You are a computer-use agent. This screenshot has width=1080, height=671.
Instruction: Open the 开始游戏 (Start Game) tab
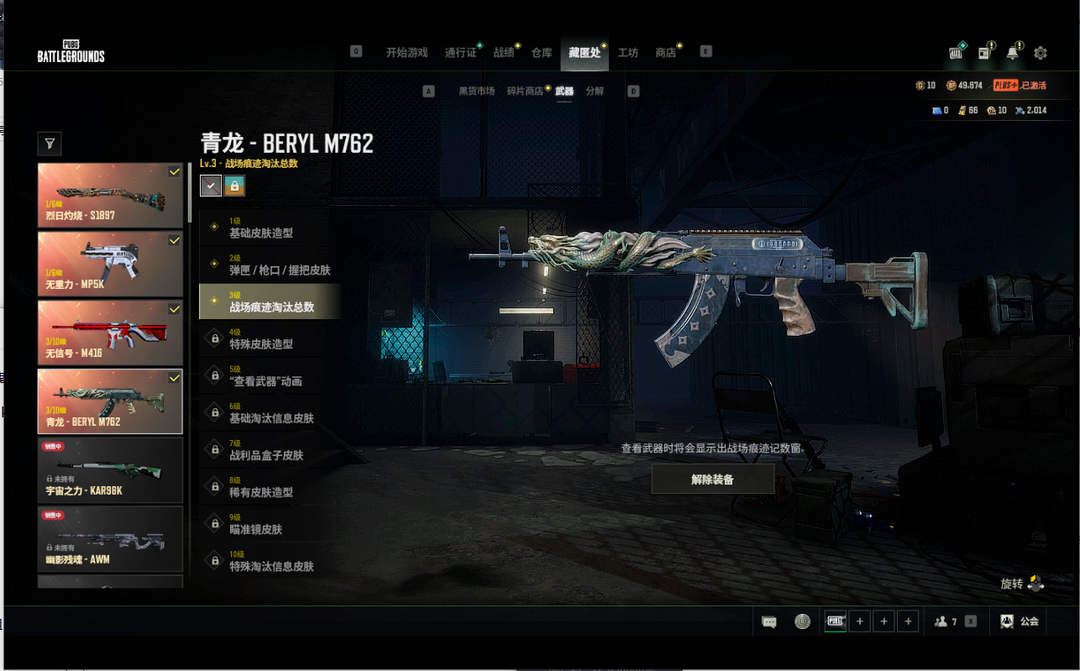pyautogui.click(x=406, y=52)
